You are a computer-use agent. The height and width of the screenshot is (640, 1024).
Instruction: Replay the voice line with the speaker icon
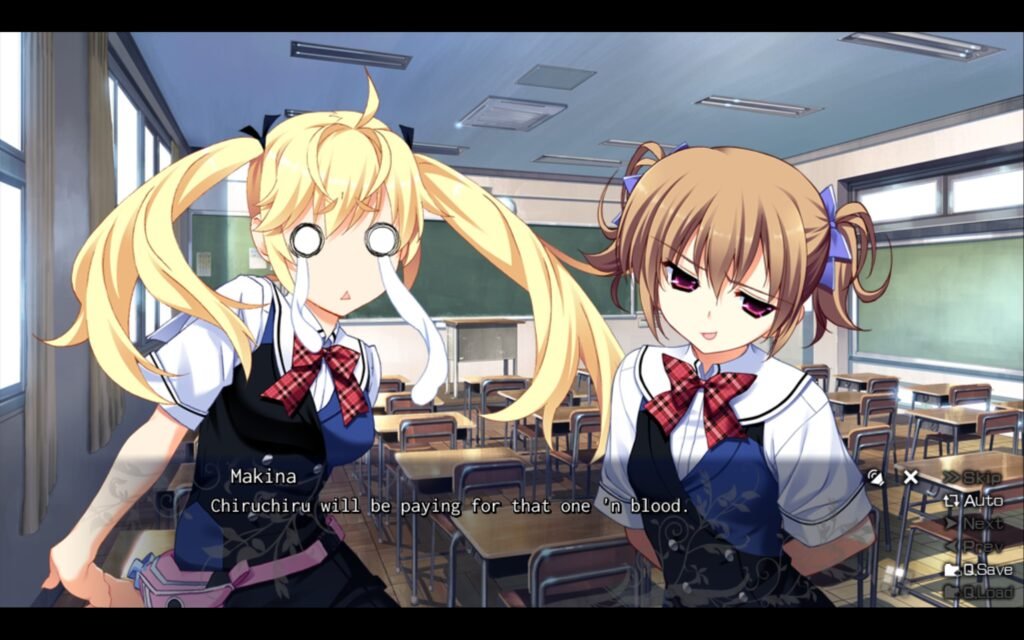click(876, 477)
